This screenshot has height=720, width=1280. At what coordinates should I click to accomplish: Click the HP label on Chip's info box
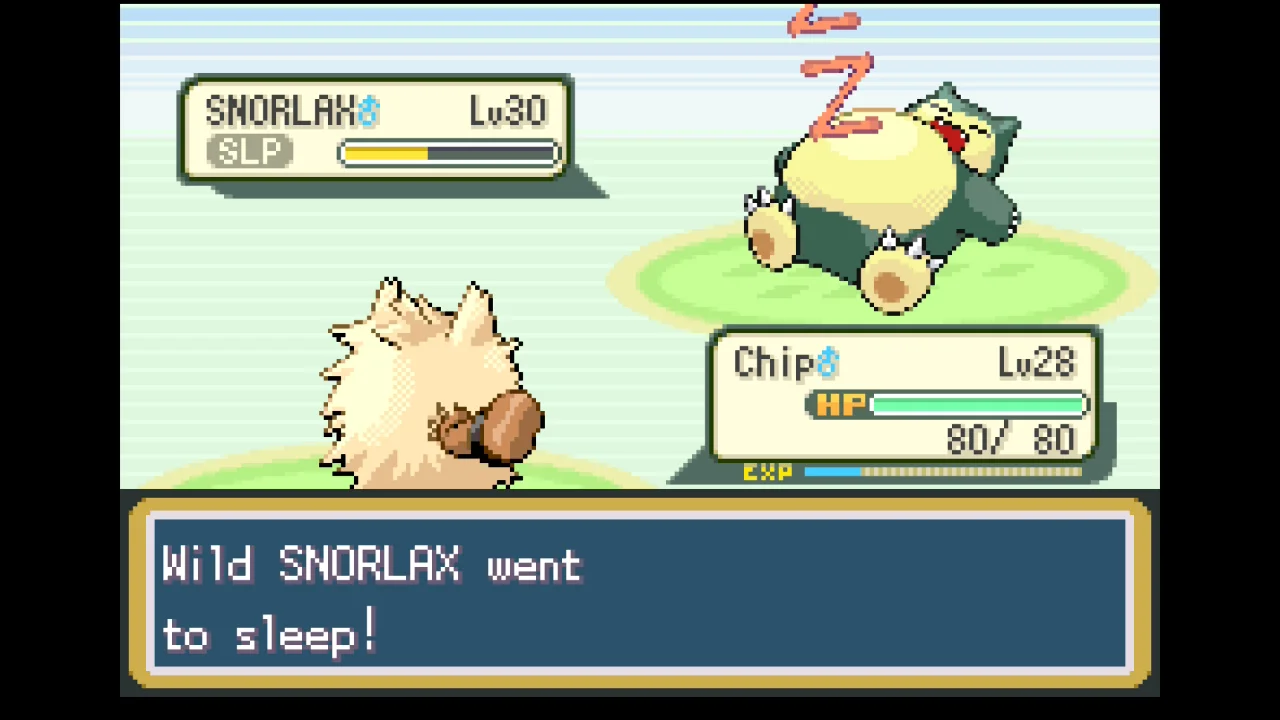840,404
